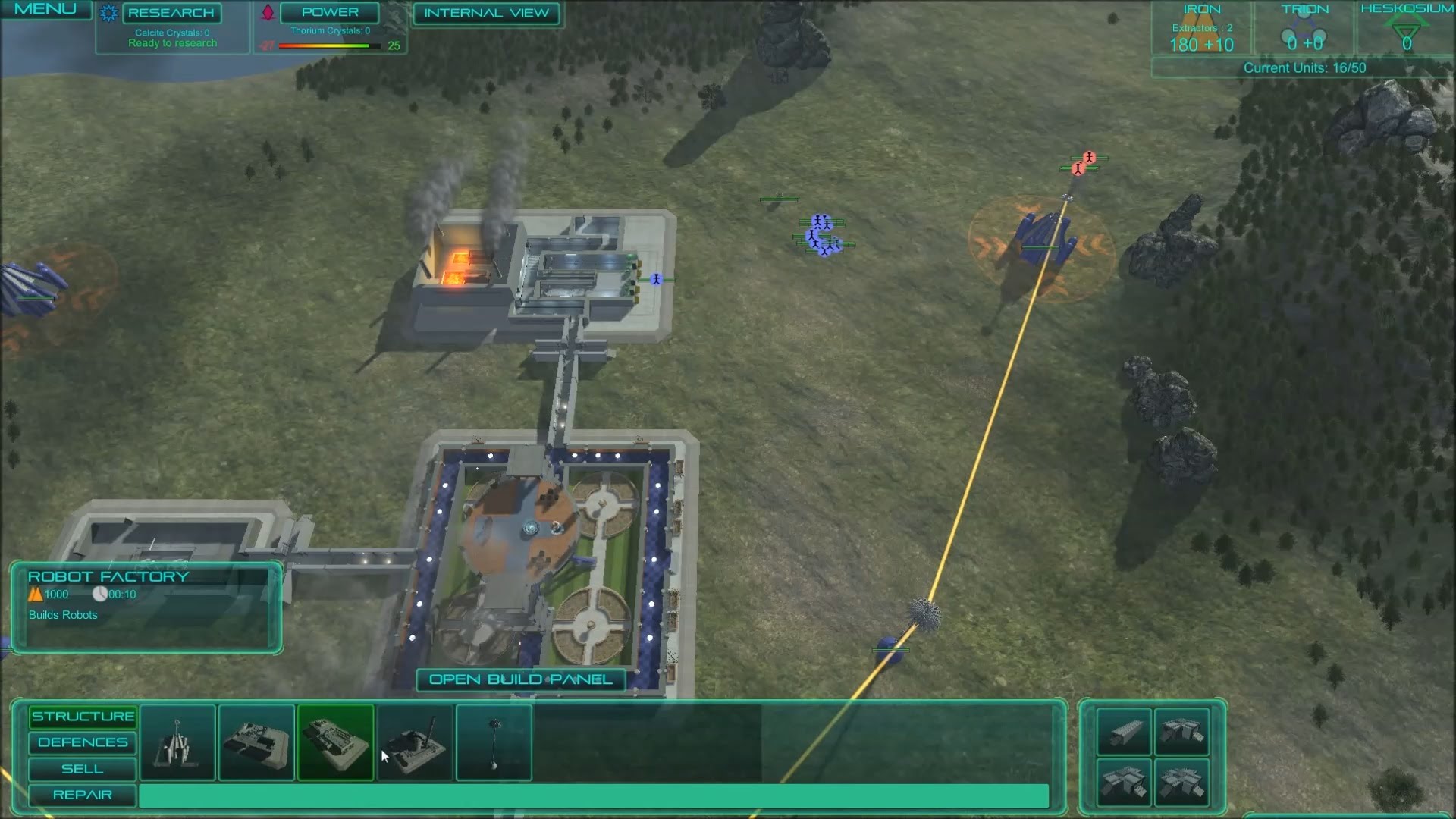Enable Repair mode

point(80,795)
